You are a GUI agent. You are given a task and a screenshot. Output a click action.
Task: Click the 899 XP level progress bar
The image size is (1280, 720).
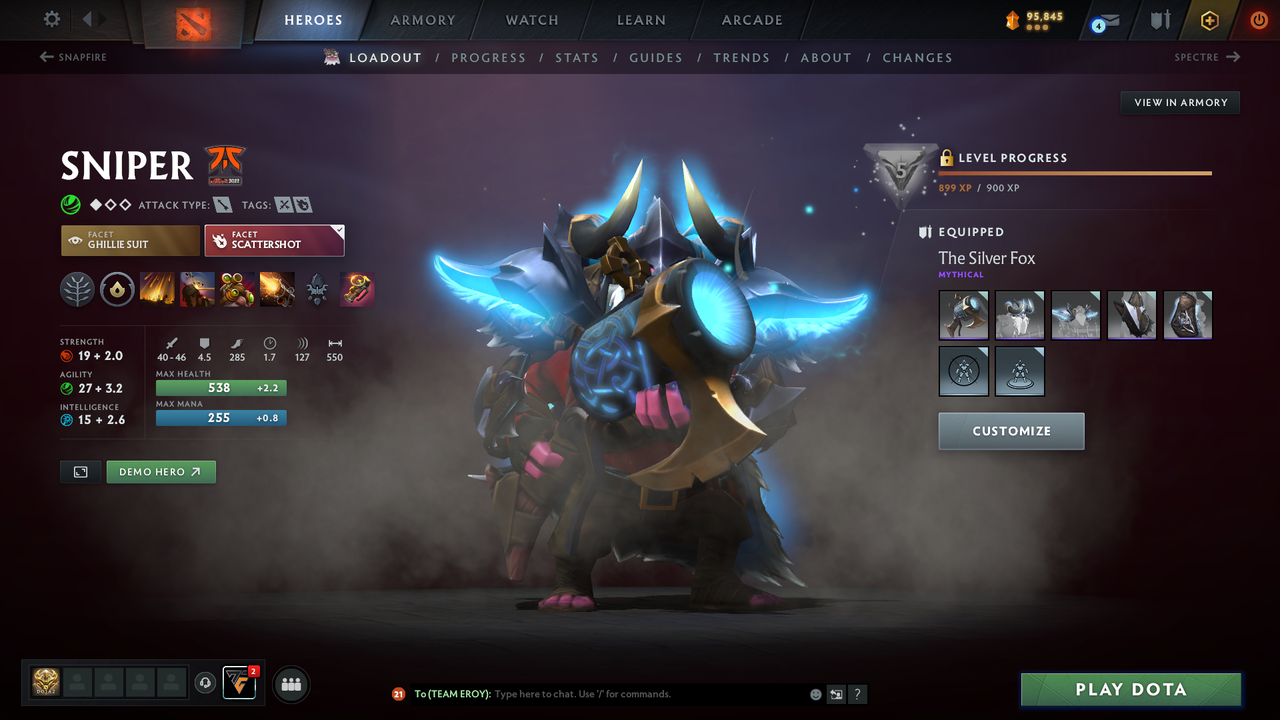pyautogui.click(x=1075, y=172)
